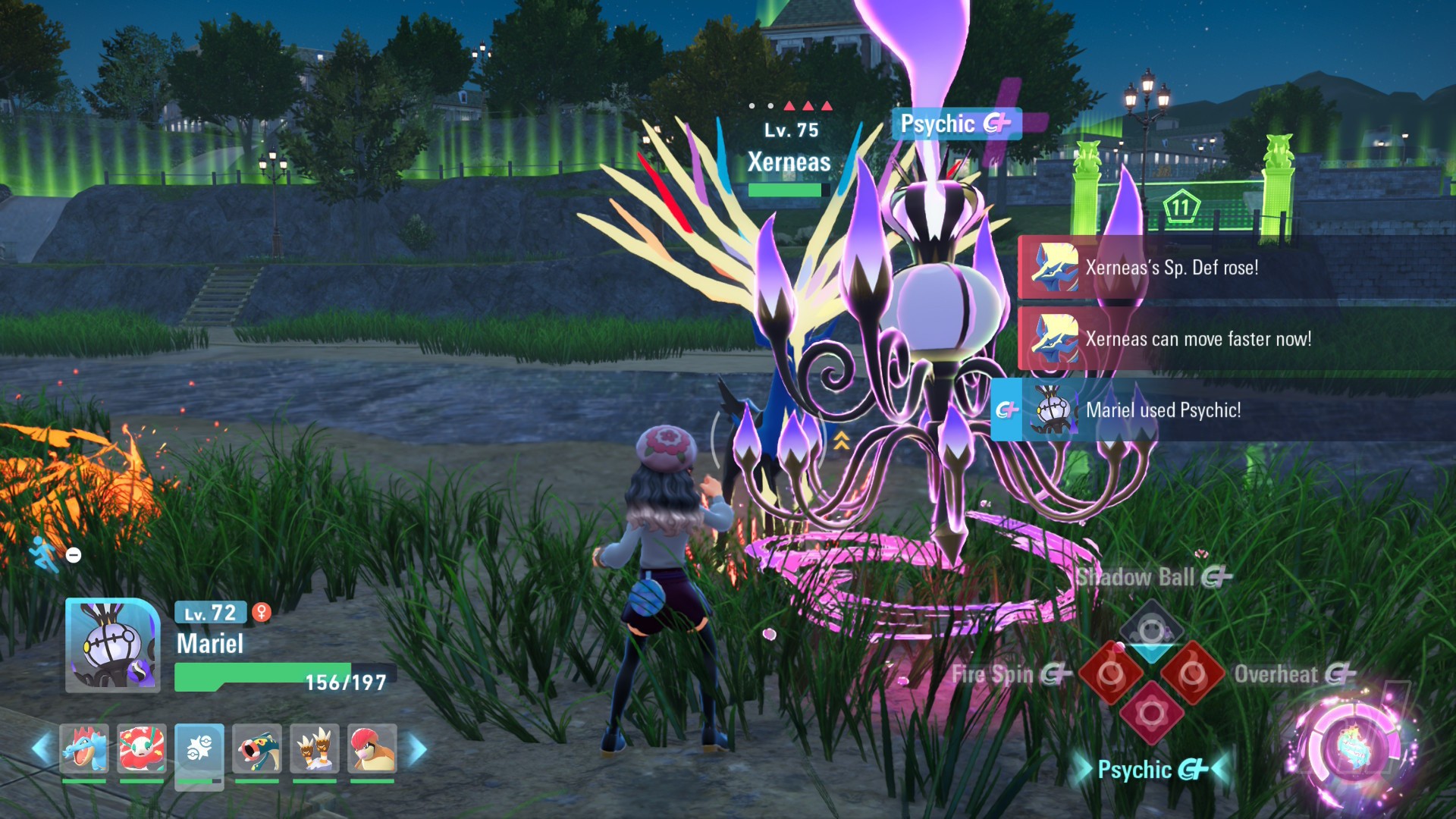Select the red Florges party slot

click(x=142, y=748)
